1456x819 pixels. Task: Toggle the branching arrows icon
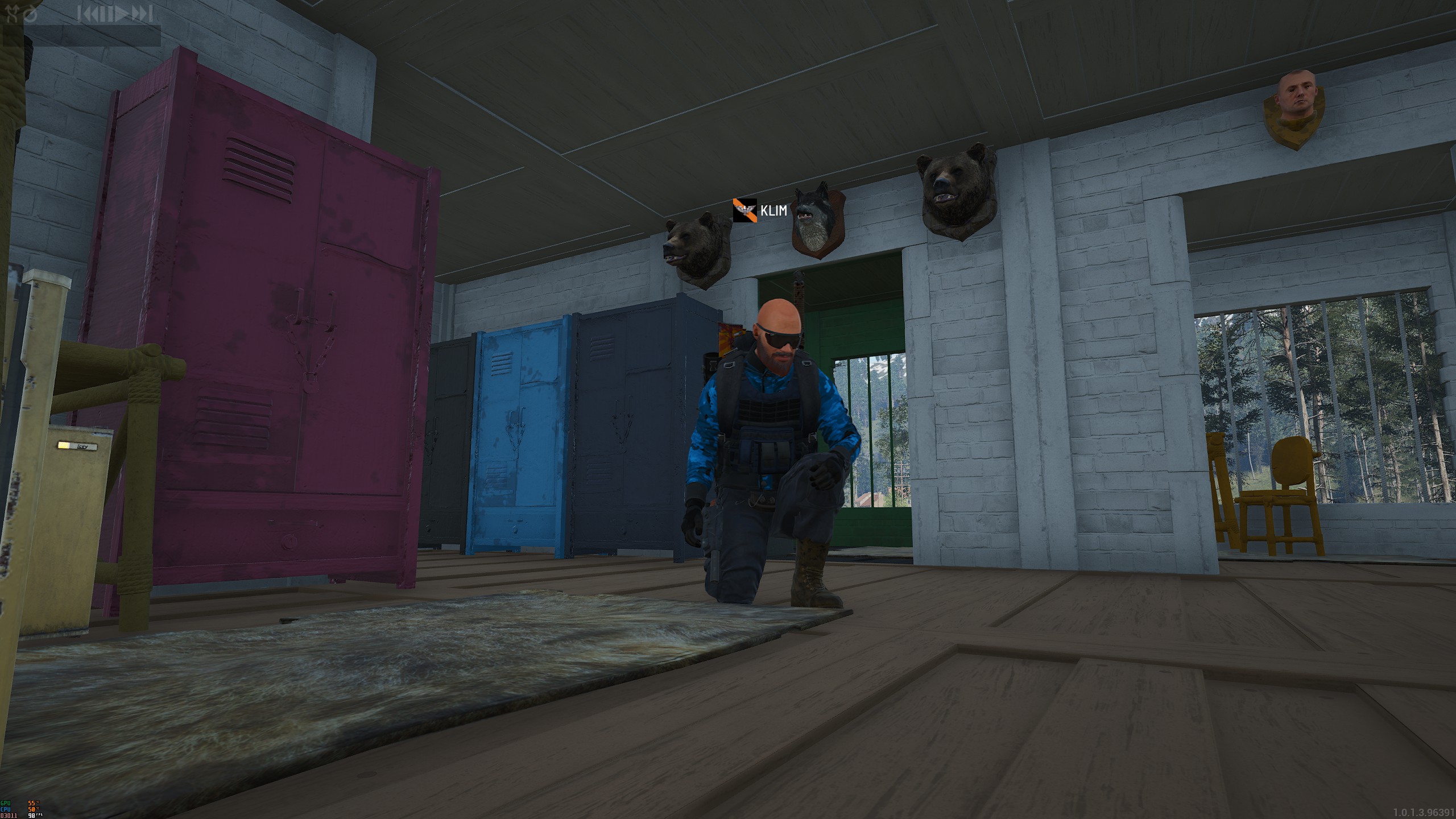point(12,14)
